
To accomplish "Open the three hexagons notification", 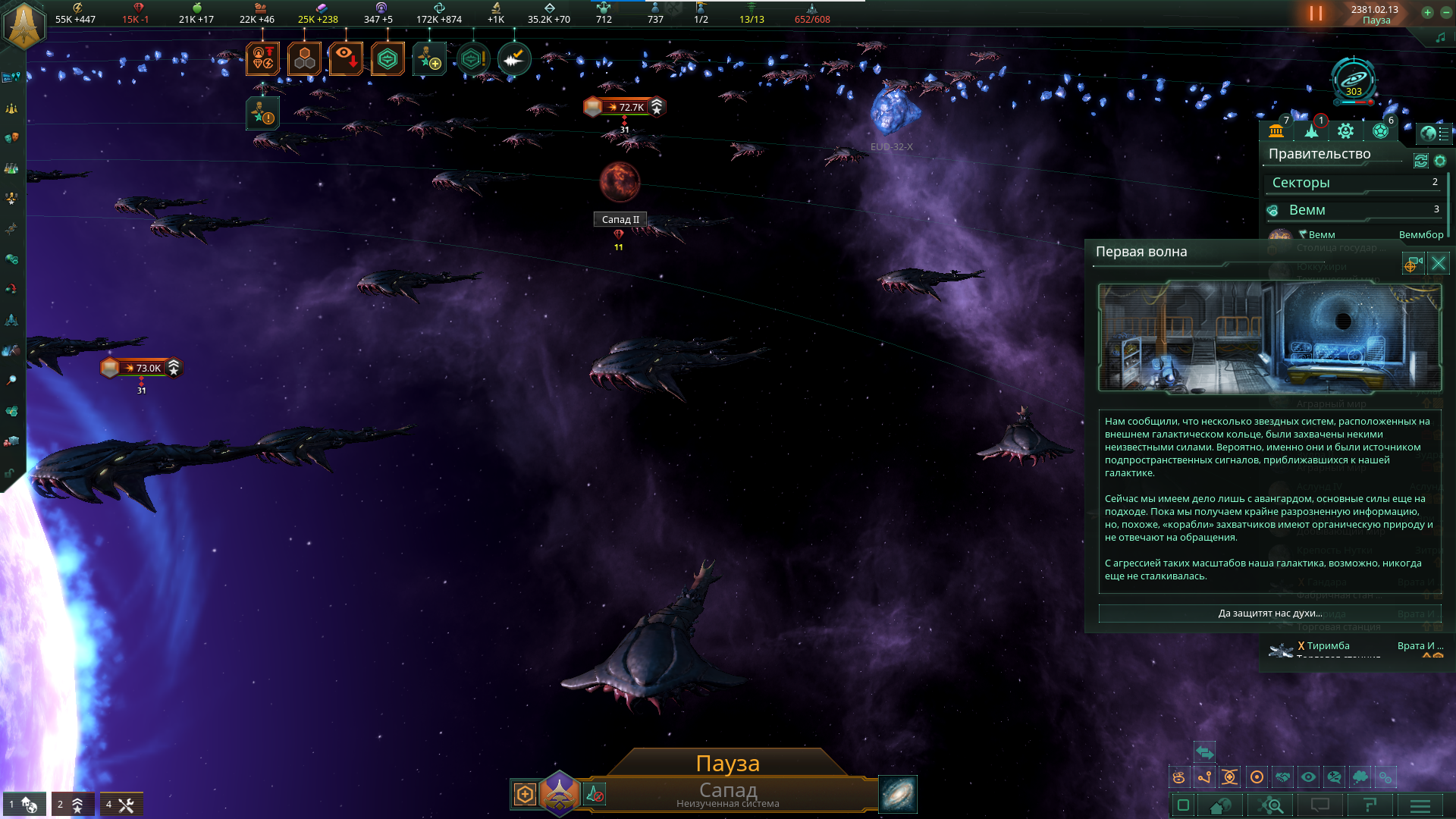I will pos(304,58).
